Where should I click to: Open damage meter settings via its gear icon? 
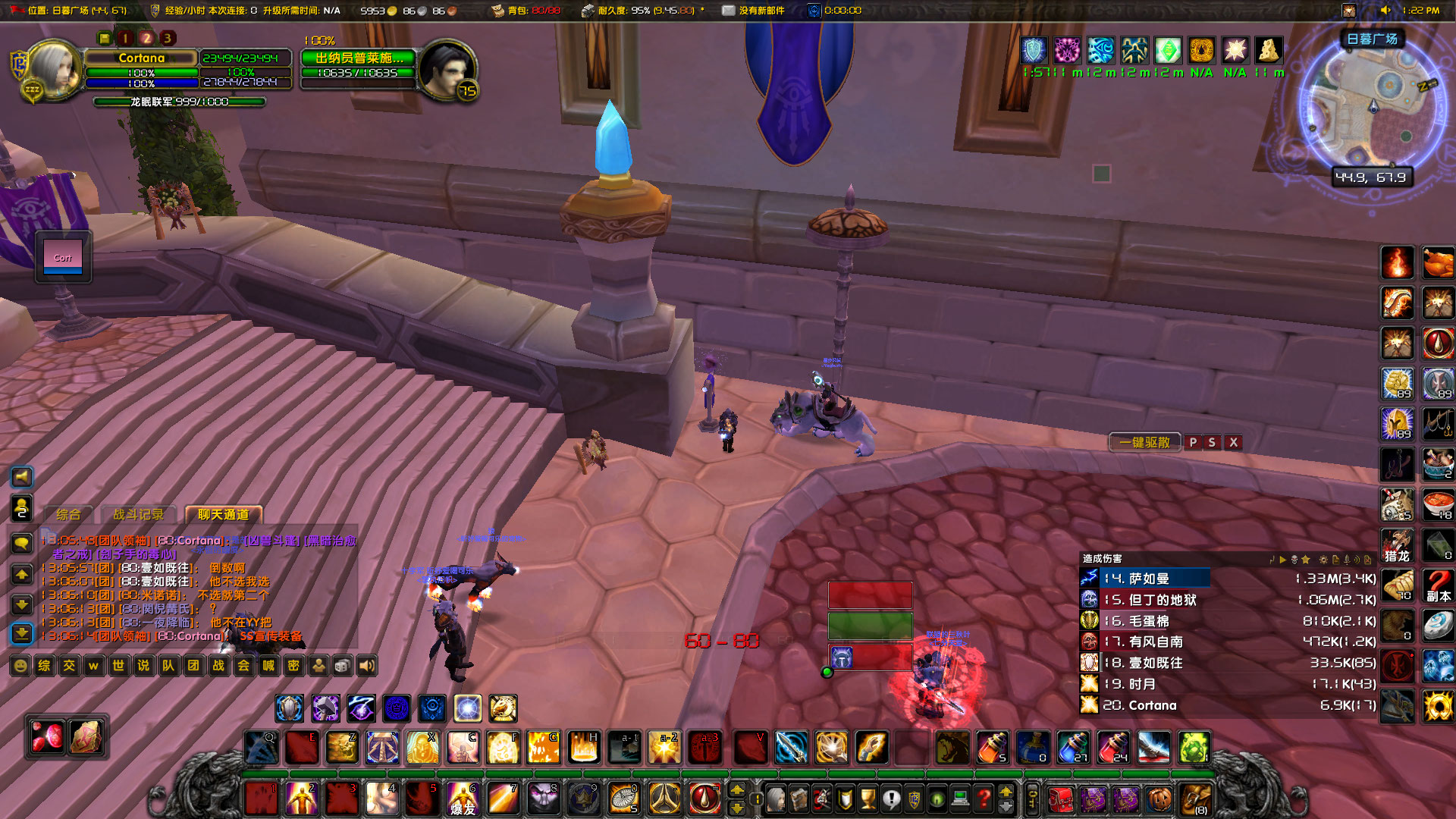click(1324, 559)
